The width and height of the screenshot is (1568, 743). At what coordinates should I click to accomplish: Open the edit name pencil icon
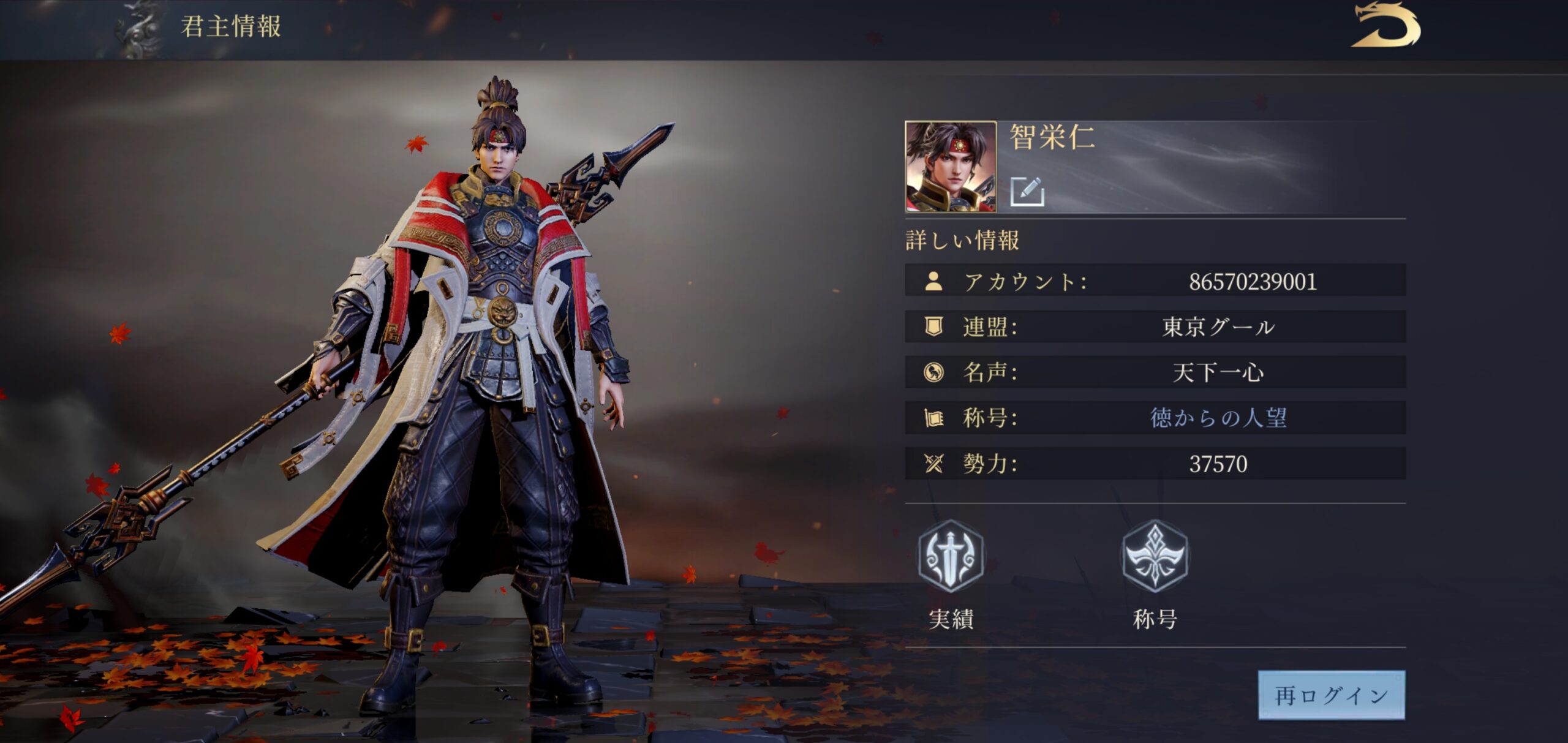[1027, 191]
